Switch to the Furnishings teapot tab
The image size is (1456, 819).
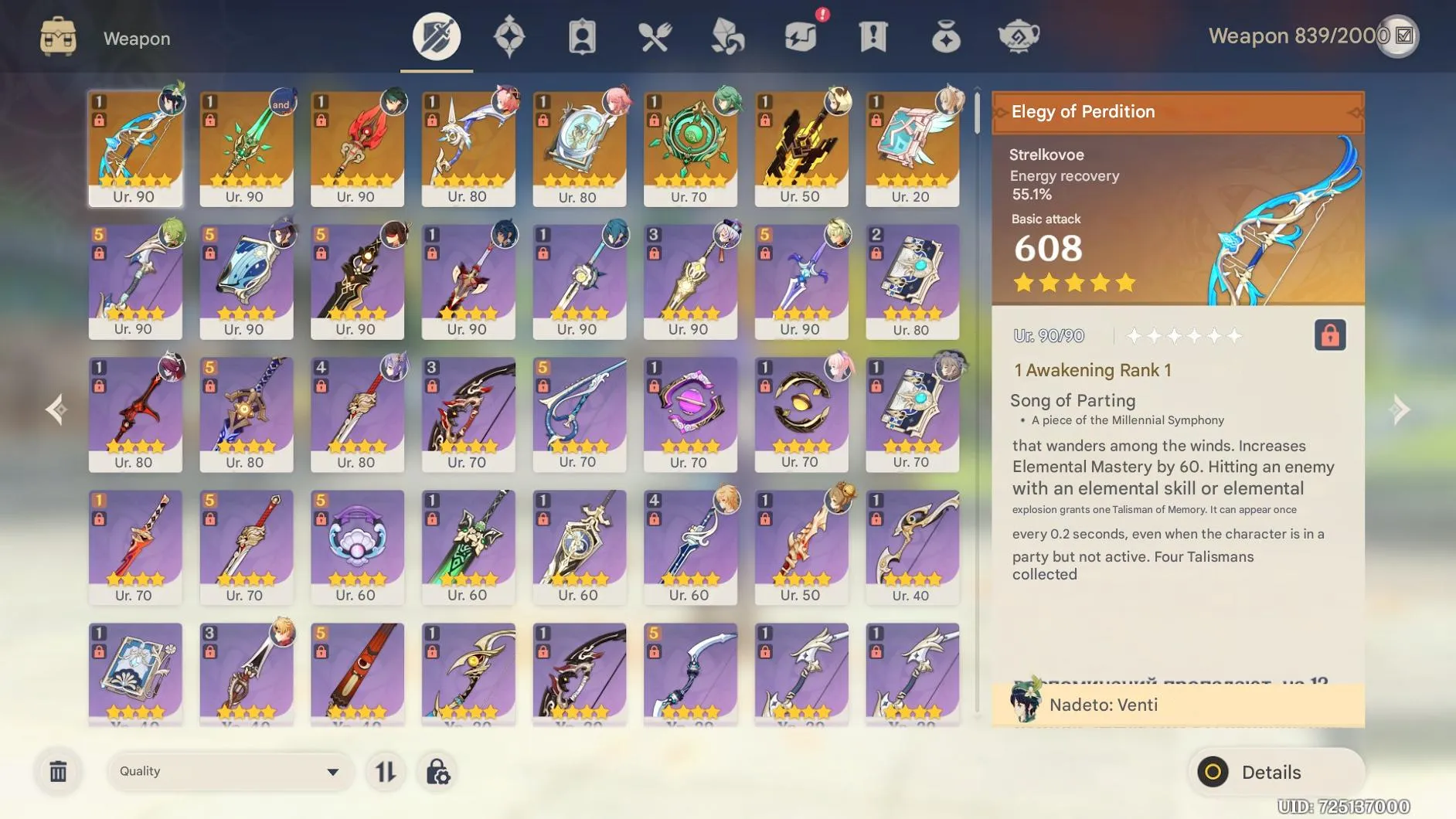tap(1019, 36)
